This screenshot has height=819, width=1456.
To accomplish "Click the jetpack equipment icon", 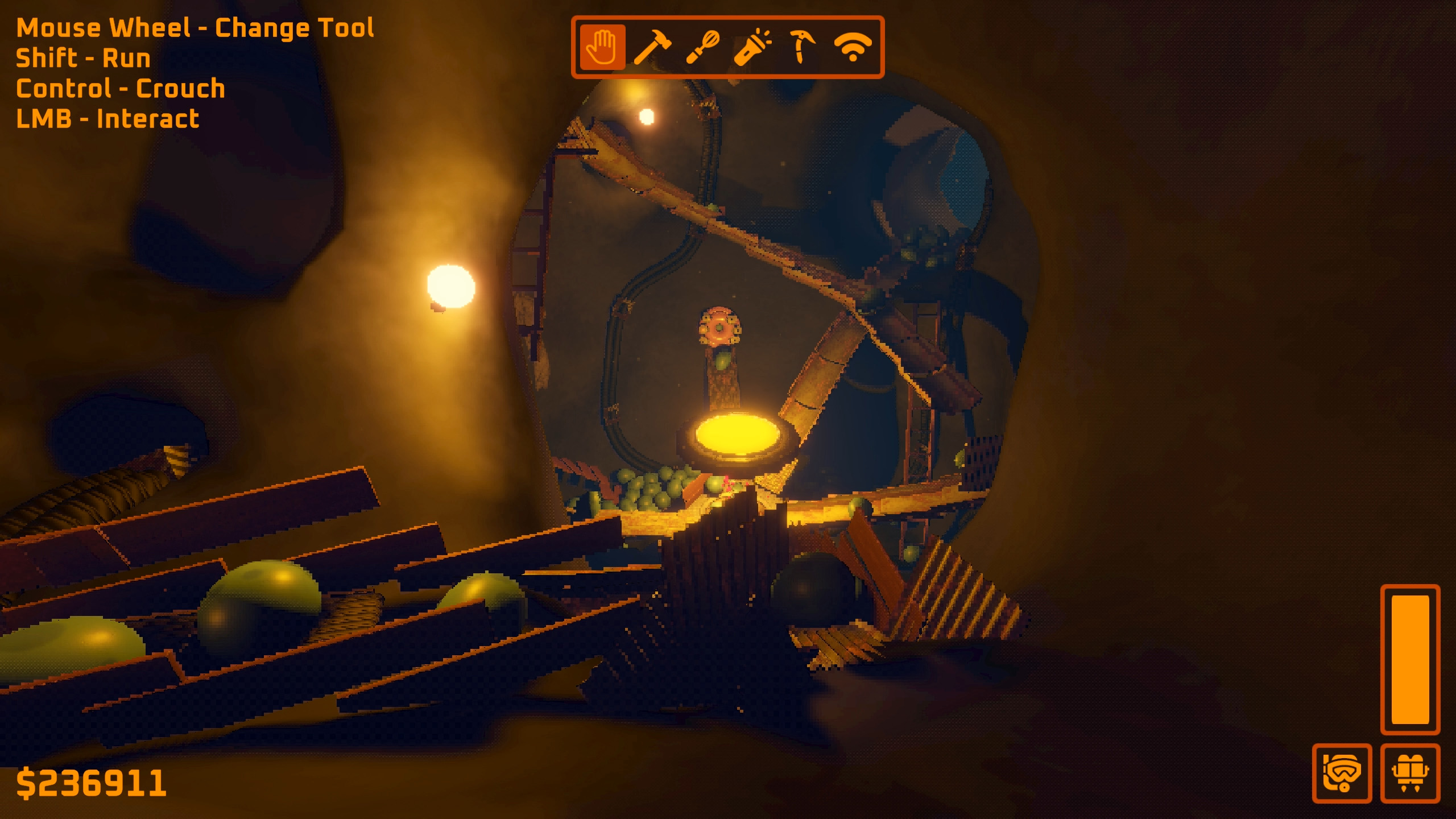I will click(1410, 773).
